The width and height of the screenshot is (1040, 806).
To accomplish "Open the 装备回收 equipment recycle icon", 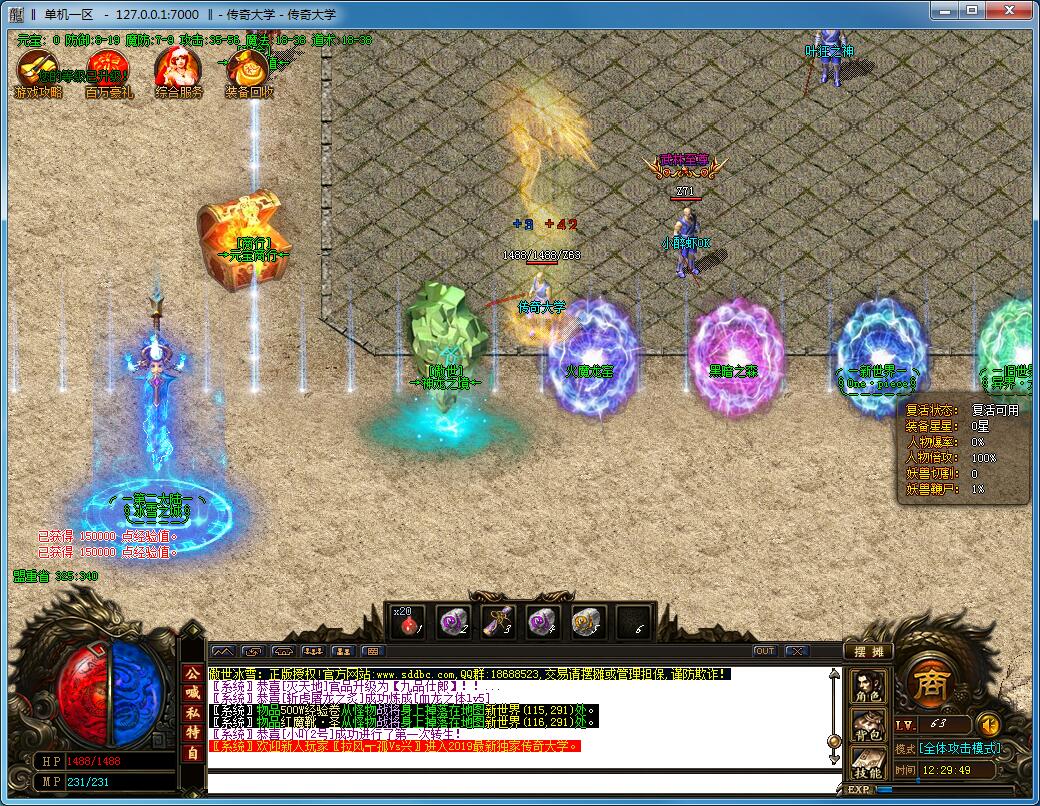I will click(x=248, y=72).
